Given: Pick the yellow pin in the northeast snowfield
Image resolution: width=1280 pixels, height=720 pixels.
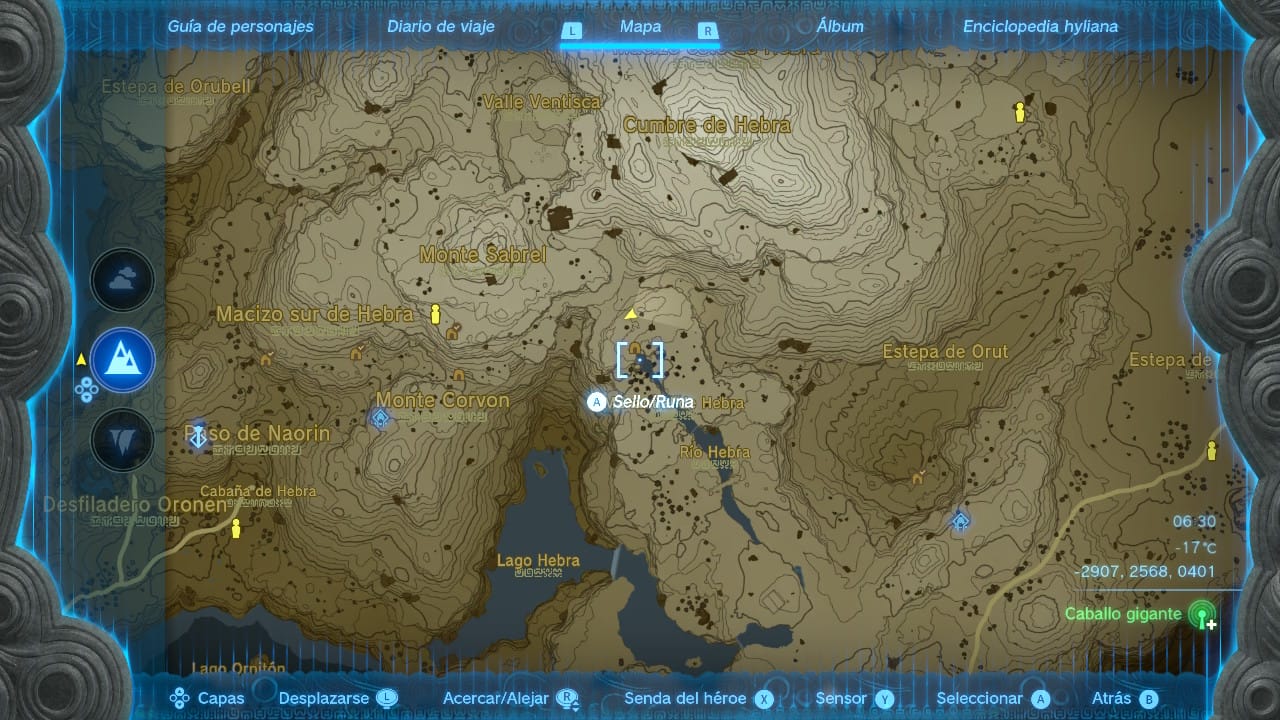Looking at the screenshot, I should point(1020,112).
